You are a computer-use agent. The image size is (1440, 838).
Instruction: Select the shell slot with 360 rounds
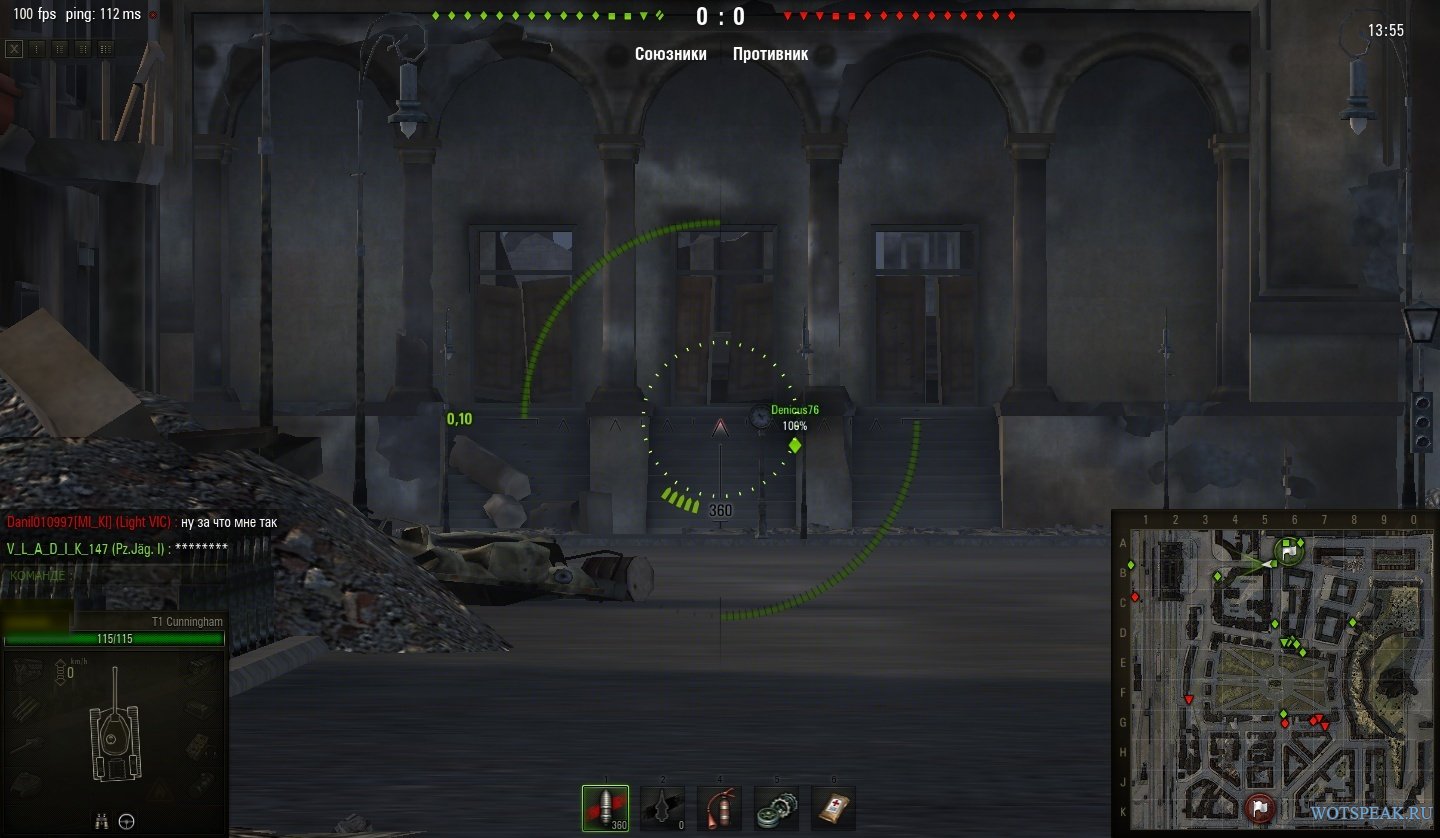[x=605, y=808]
